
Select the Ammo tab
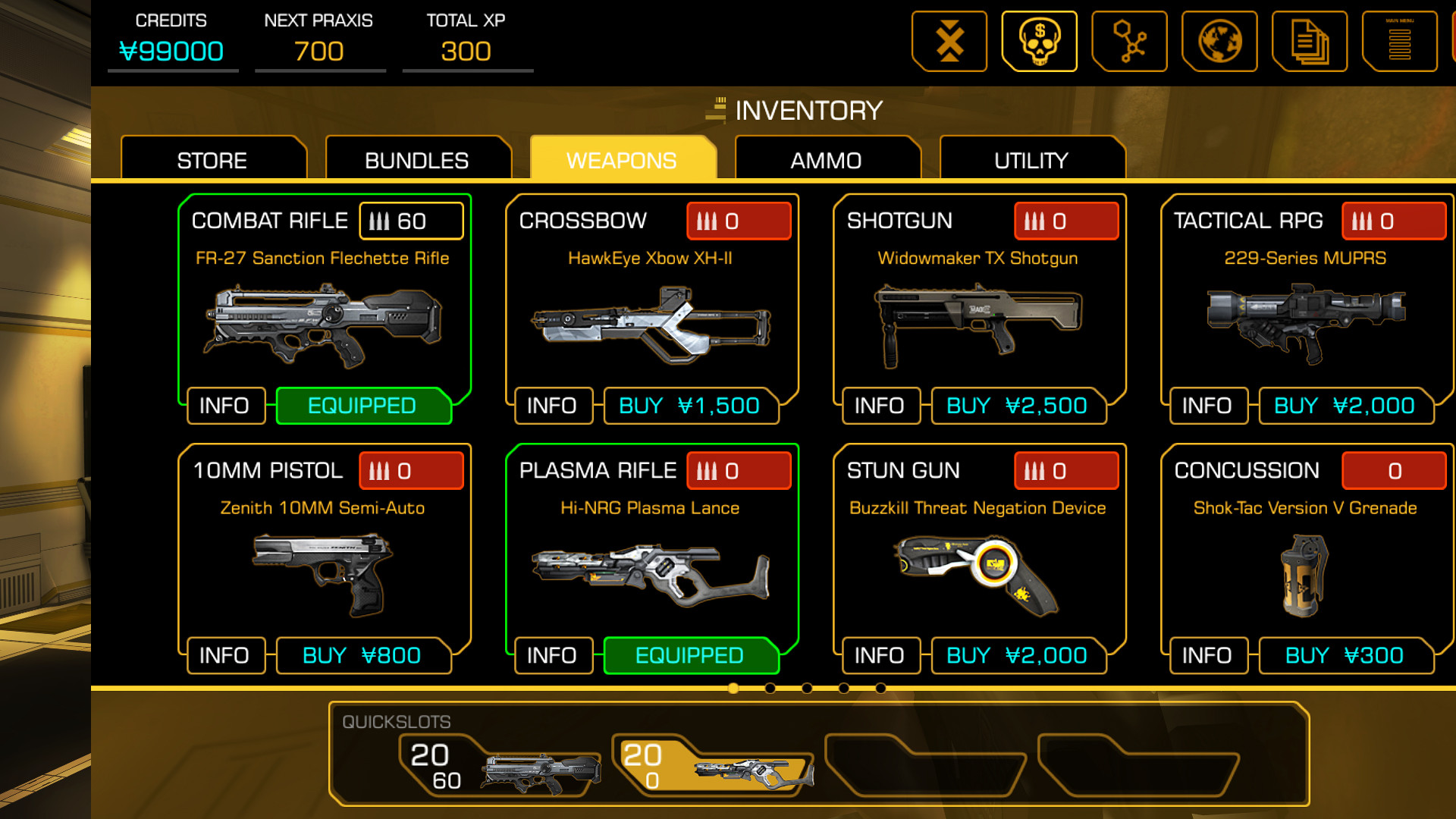tap(827, 160)
